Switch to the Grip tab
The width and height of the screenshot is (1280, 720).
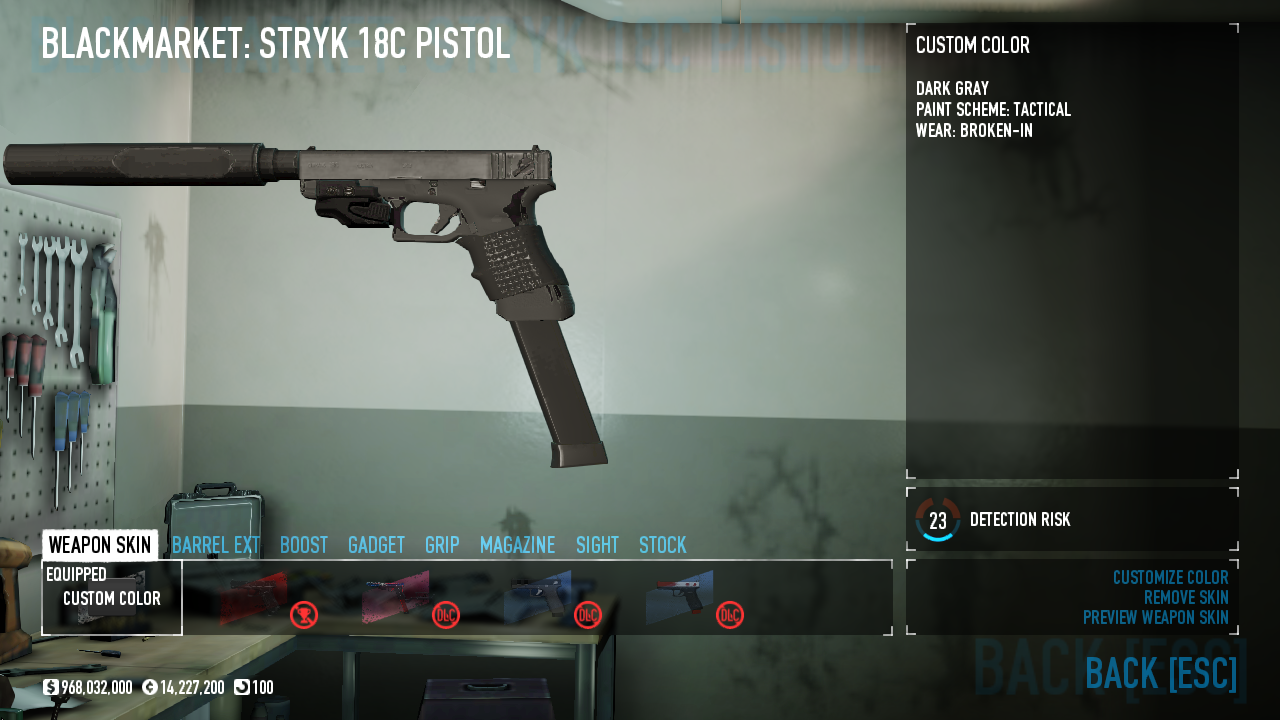[x=442, y=545]
